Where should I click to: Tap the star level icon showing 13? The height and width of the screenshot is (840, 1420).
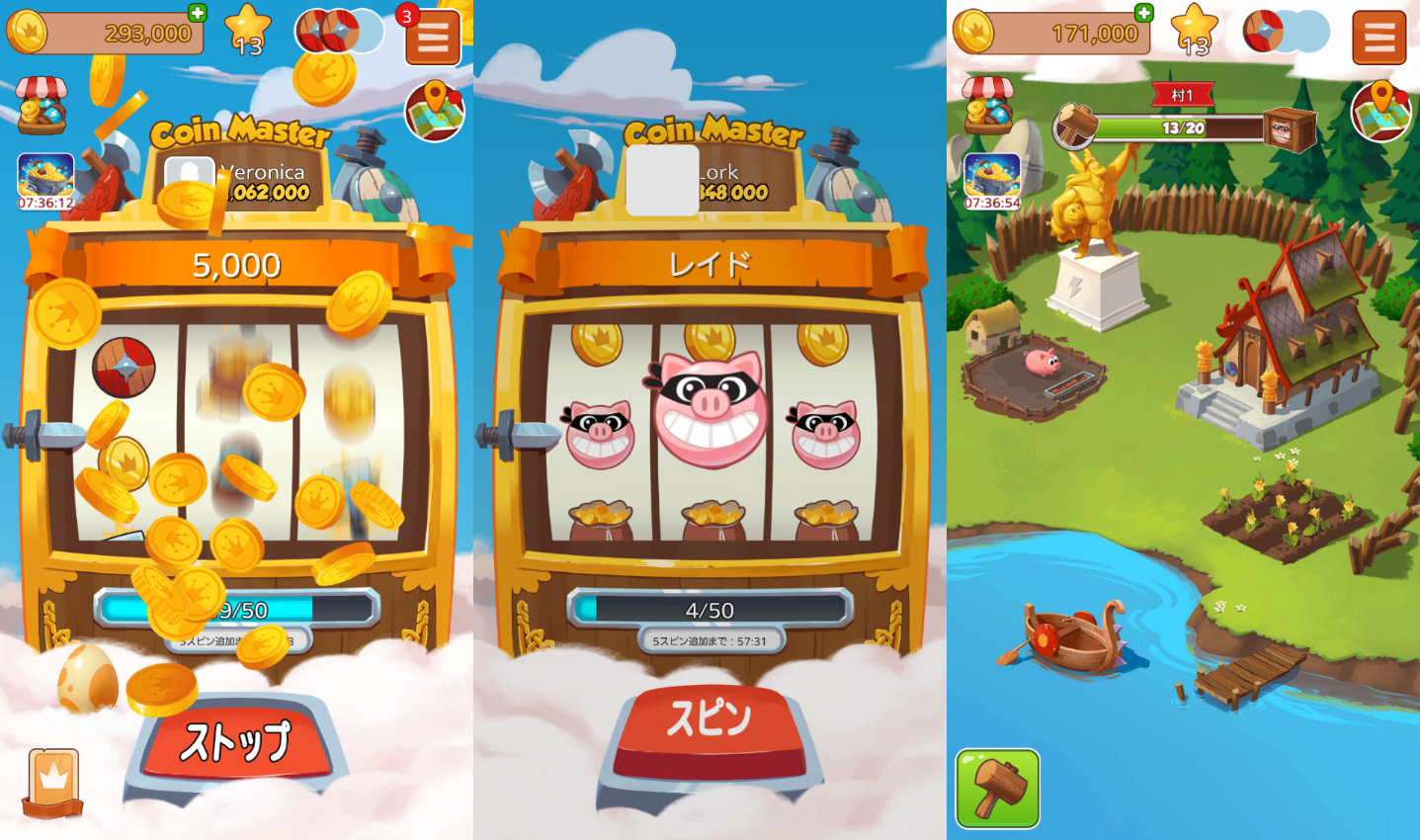(248, 25)
